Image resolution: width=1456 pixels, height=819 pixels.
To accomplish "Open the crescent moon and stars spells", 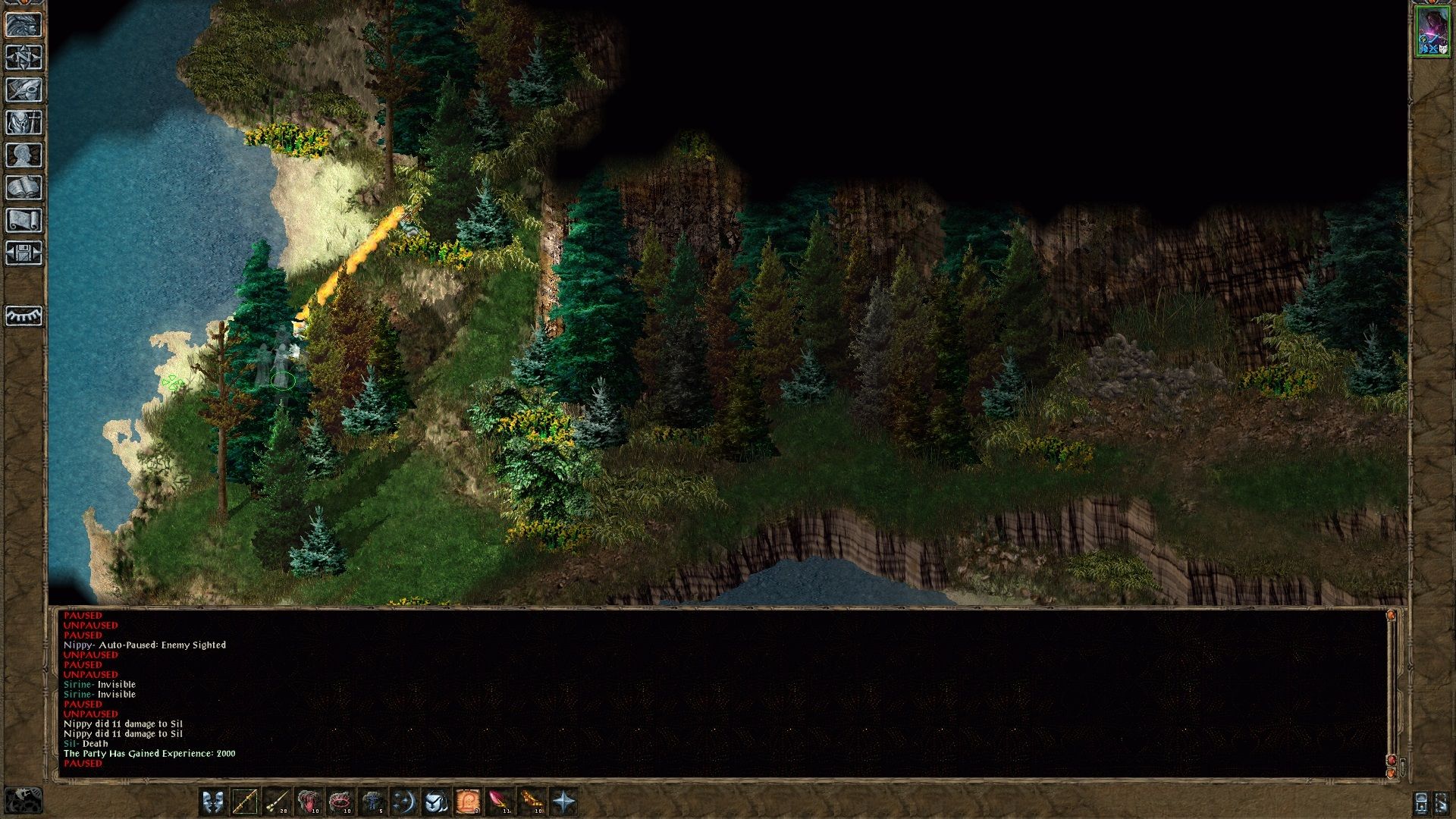I will tap(404, 802).
